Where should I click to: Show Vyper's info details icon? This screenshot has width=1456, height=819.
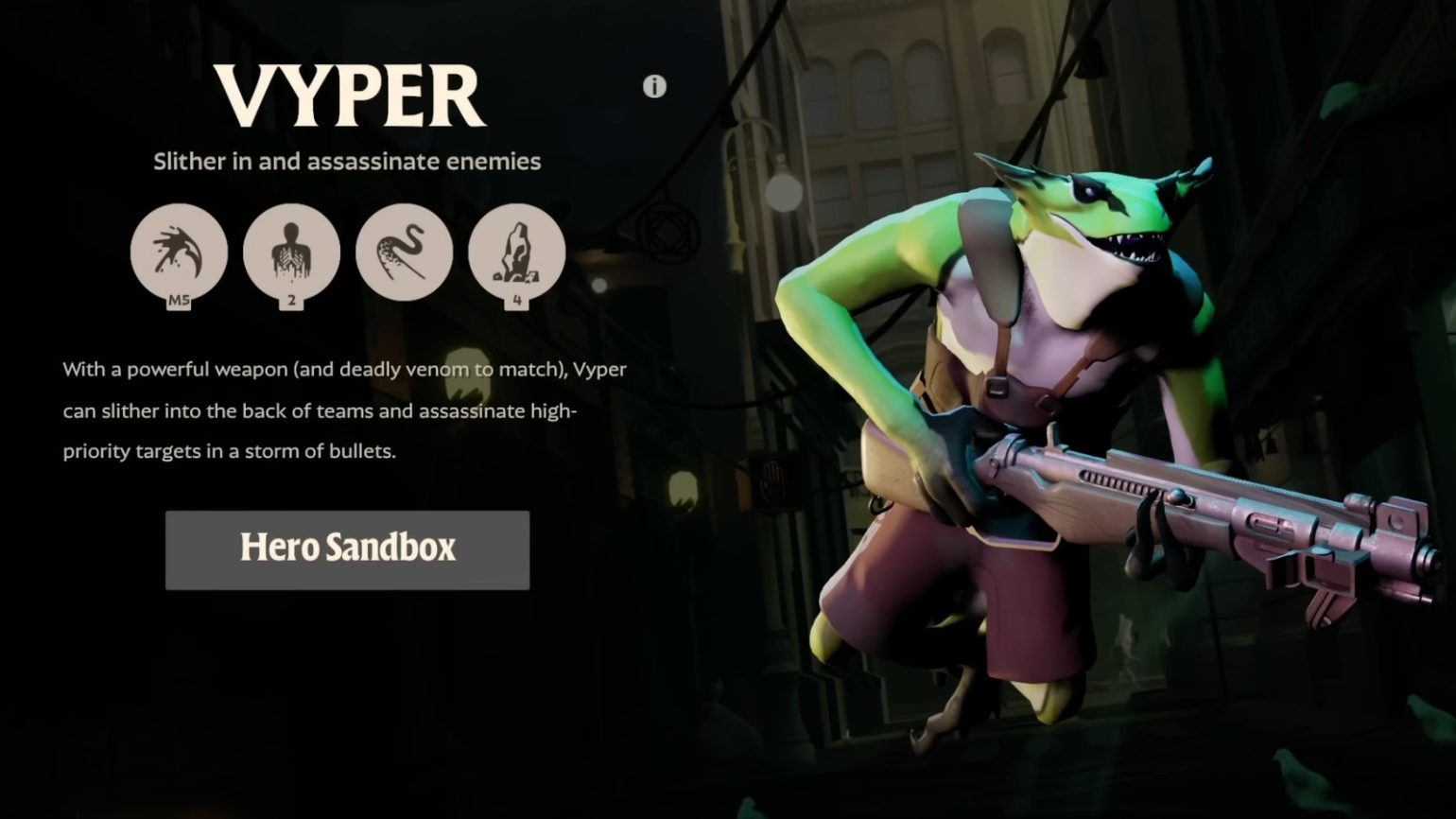pos(654,87)
